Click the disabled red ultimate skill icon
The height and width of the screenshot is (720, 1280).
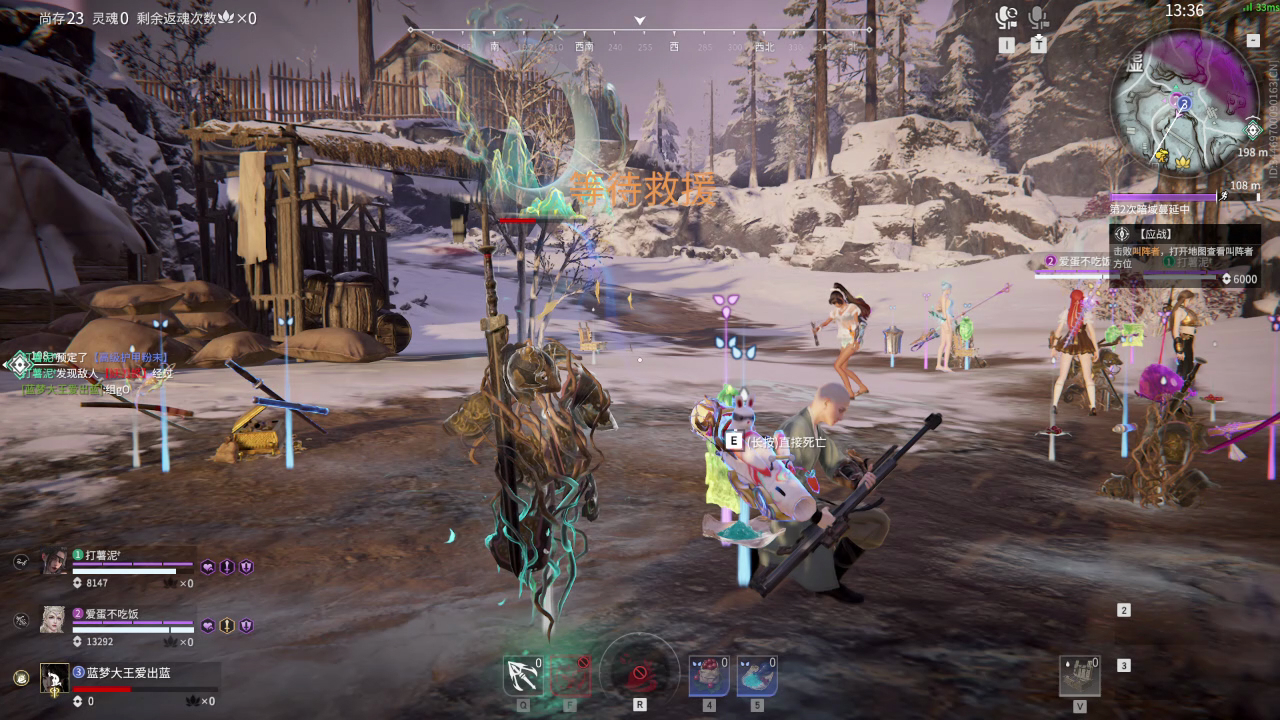click(639, 672)
